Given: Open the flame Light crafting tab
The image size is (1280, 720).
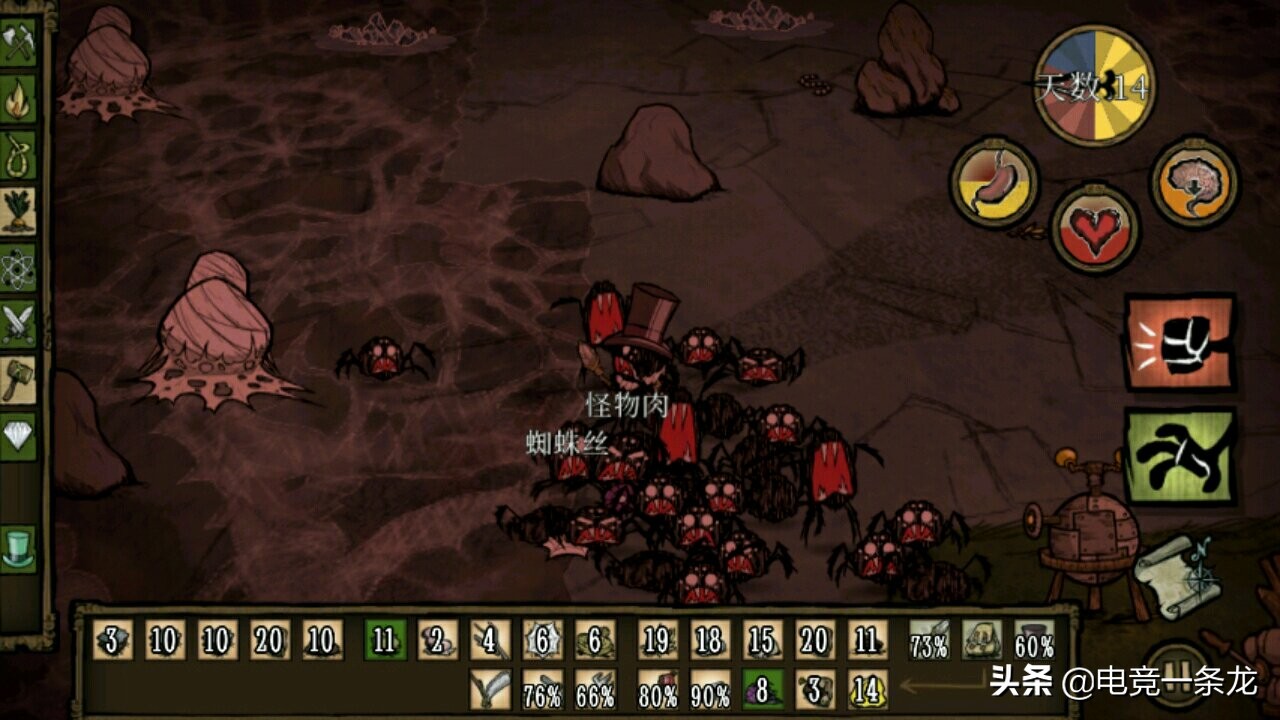Looking at the screenshot, I should pyautogui.click(x=18, y=98).
